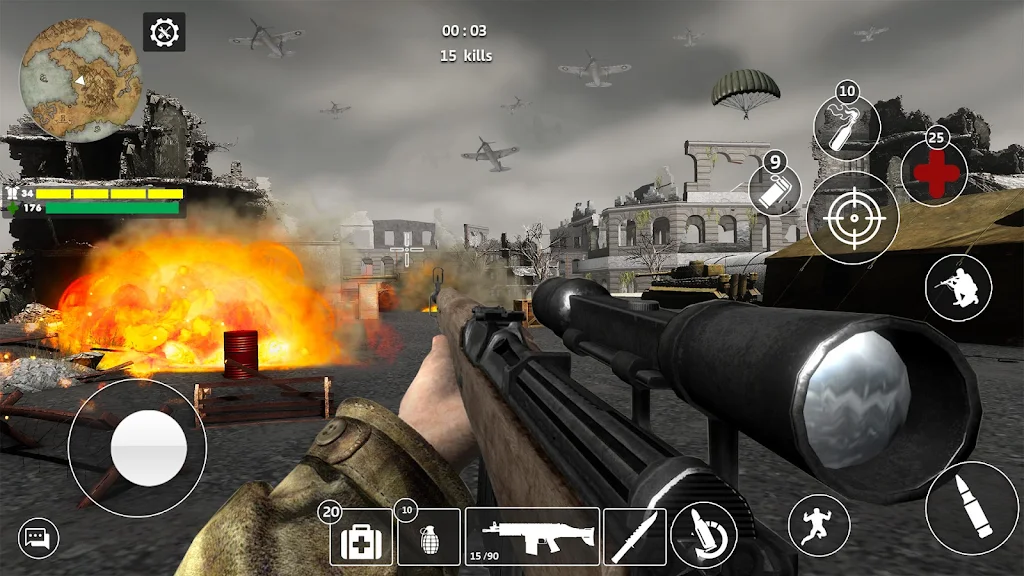Screen dimensions: 1024x576
Task: Use the canister grenade with count 9
Action: tap(776, 189)
